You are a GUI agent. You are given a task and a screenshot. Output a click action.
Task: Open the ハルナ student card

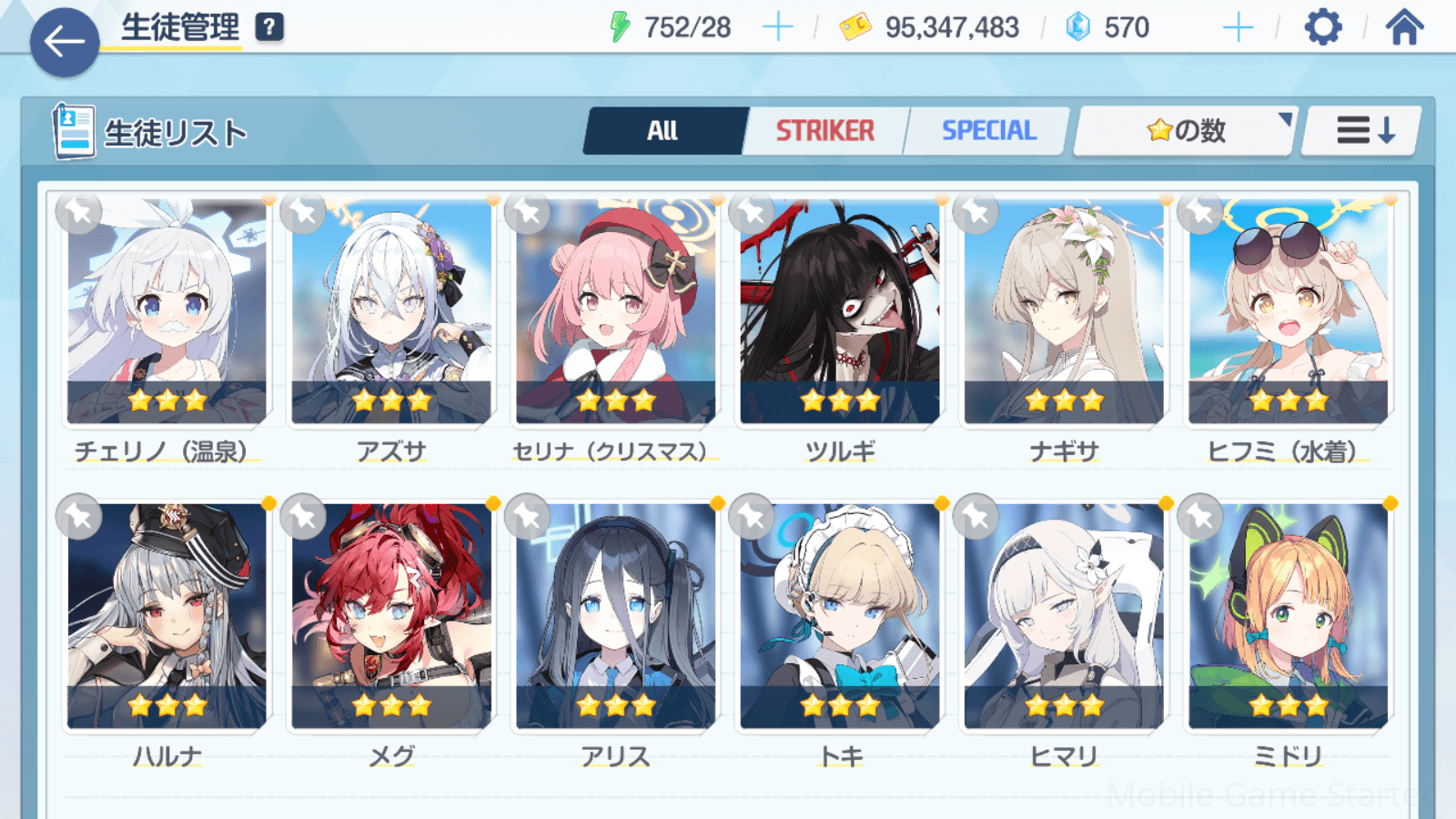[x=167, y=616]
